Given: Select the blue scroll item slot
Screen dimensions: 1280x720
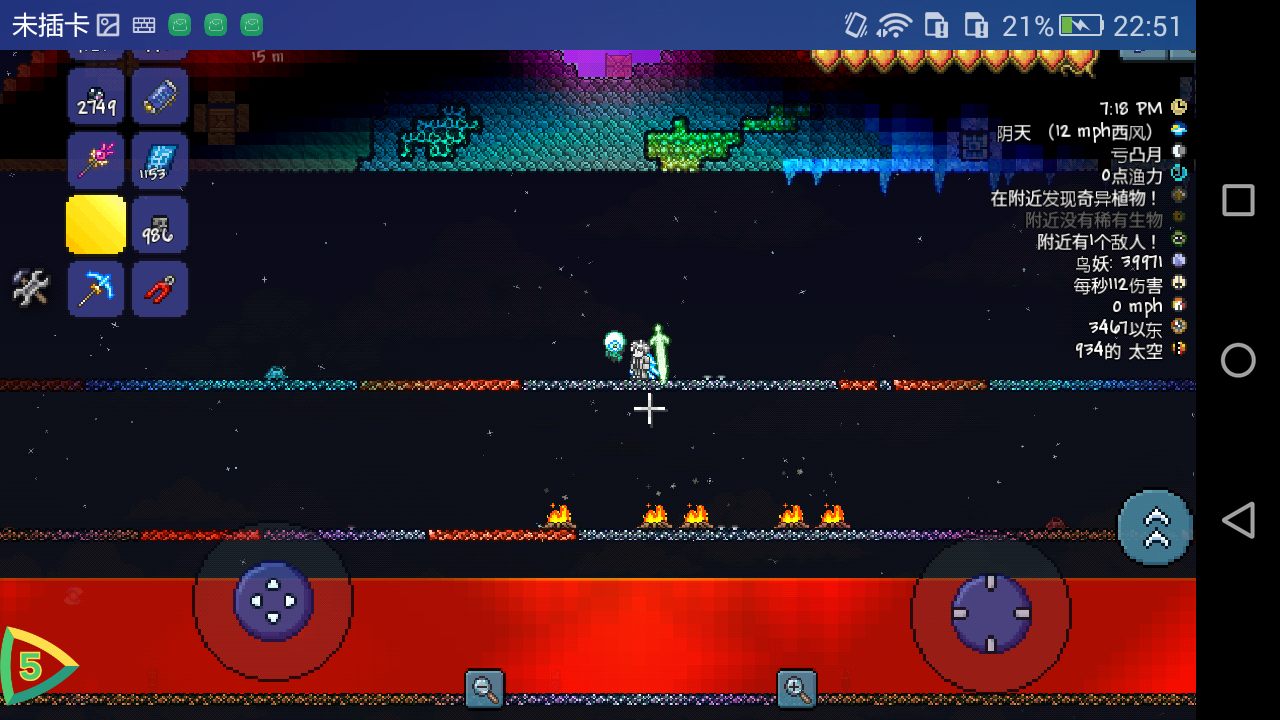Looking at the screenshot, I should tap(159, 96).
